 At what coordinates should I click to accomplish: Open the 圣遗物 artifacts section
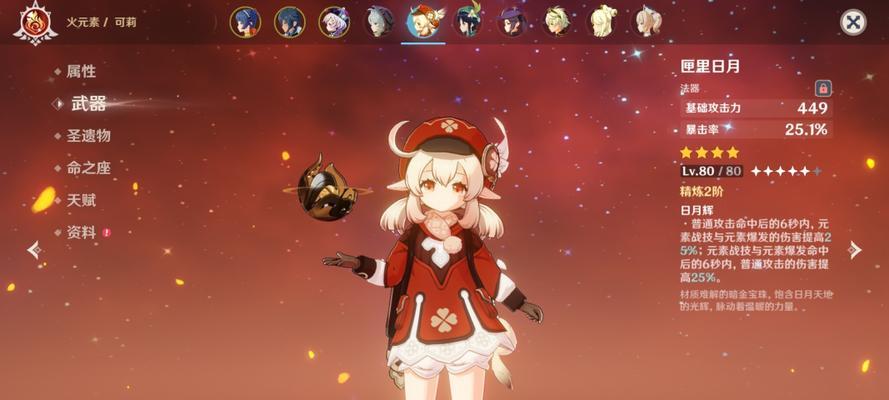click(88, 136)
